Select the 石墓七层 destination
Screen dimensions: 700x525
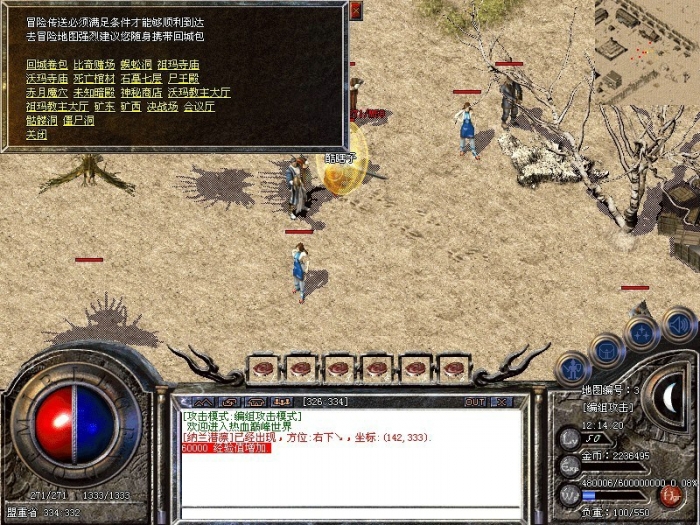click(142, 77)
